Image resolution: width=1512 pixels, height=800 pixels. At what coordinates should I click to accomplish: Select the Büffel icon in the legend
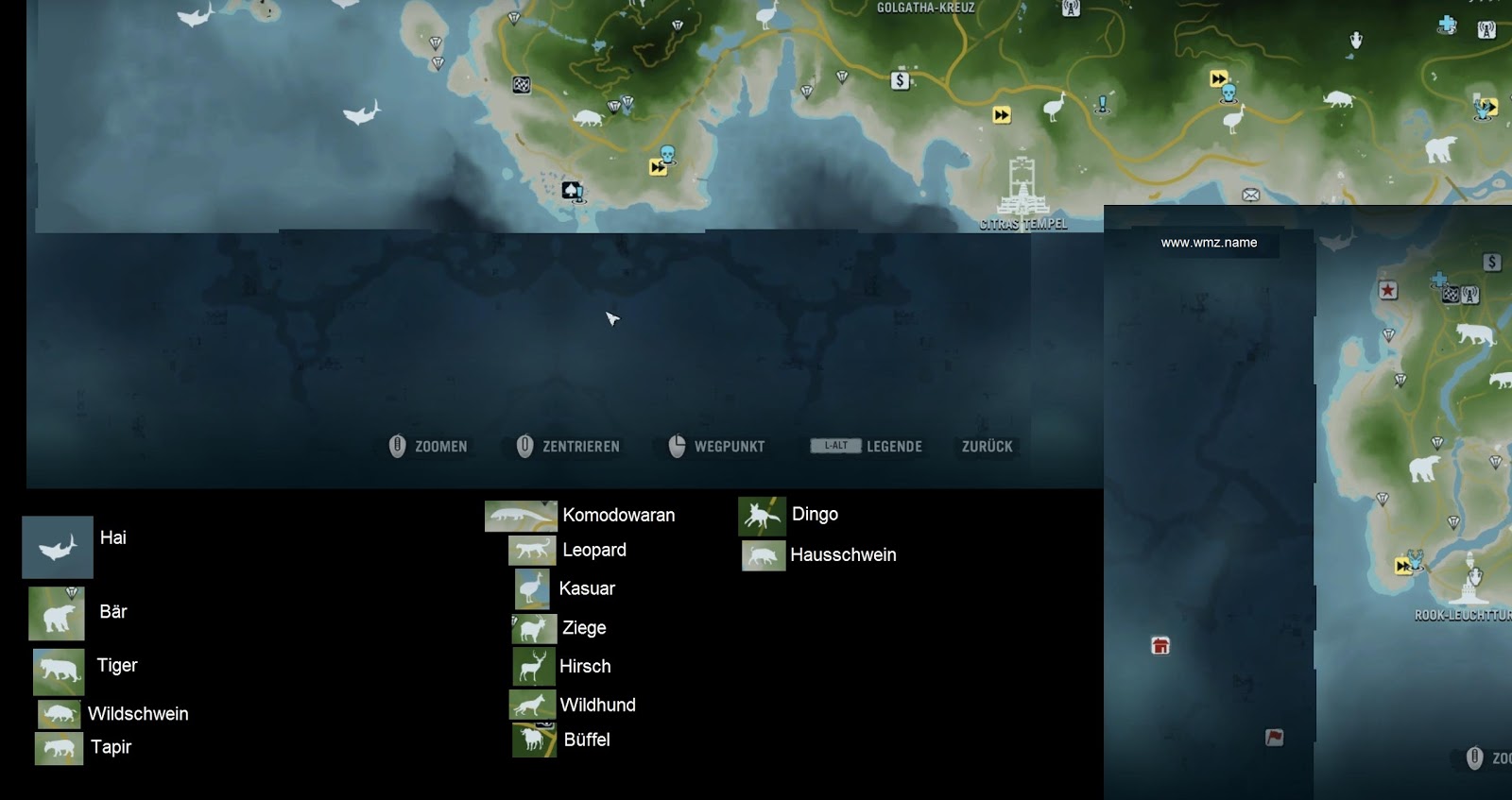[532, 740]
